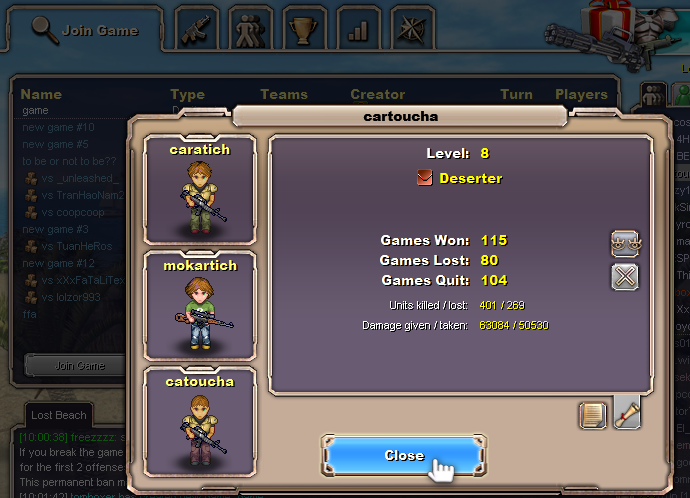Open the two-soldiers team tab
This screenshot has width=690, height=498.
coord(251,30)
